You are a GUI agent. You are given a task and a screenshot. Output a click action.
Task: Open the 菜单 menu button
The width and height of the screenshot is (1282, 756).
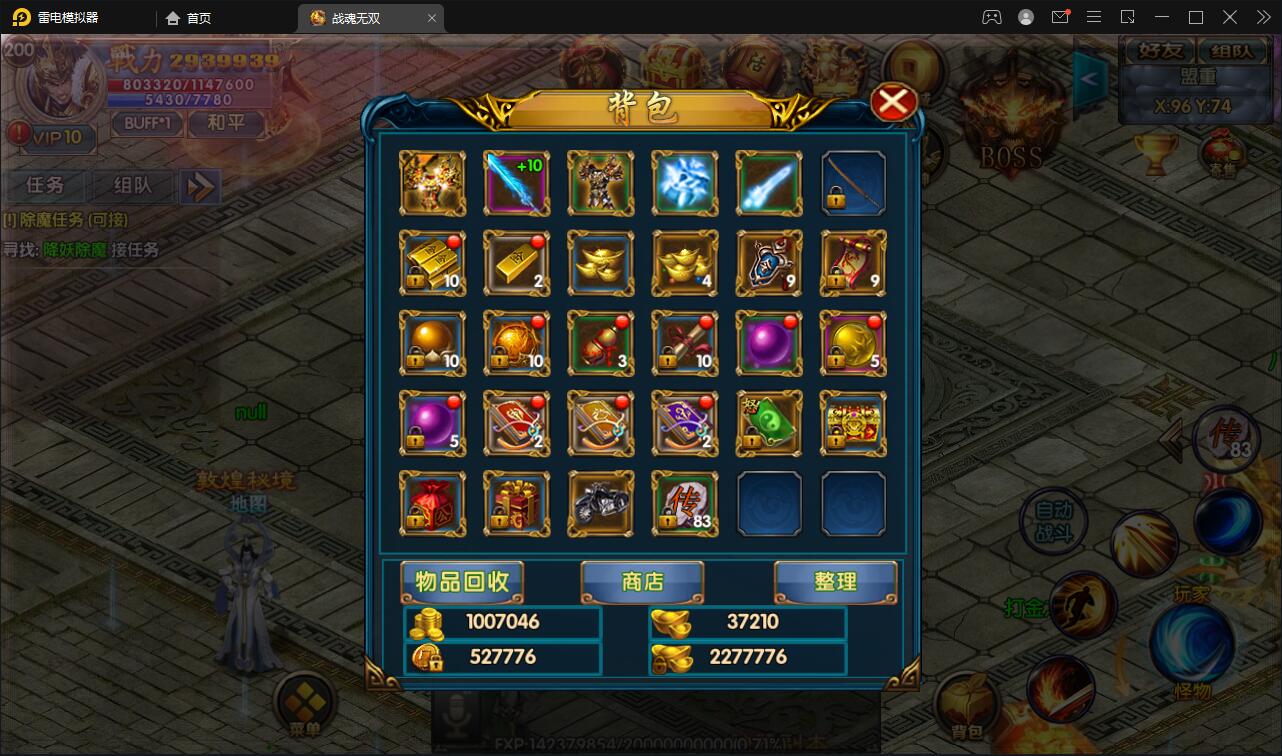(x=303, y=705)
